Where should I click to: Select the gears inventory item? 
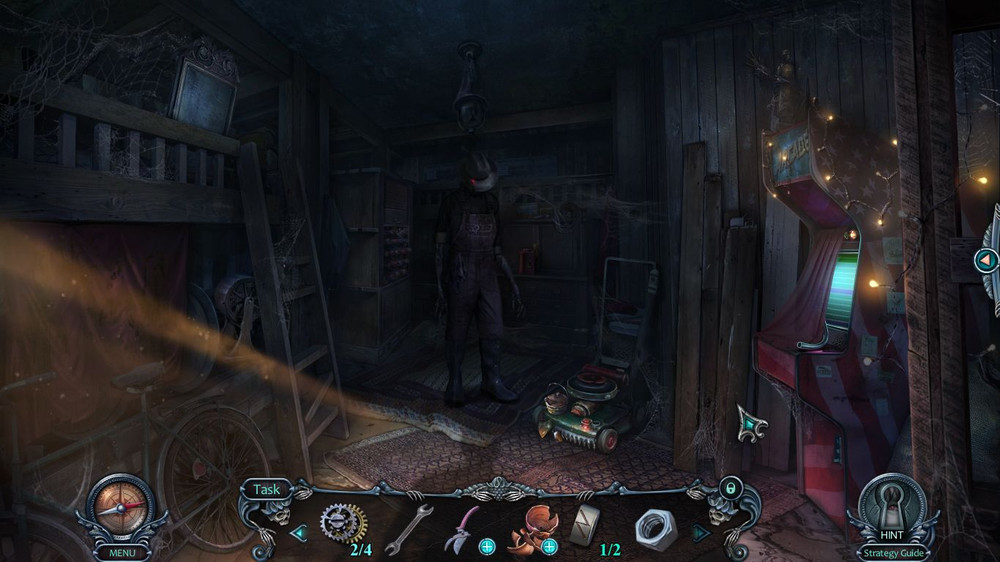[342, 522]
